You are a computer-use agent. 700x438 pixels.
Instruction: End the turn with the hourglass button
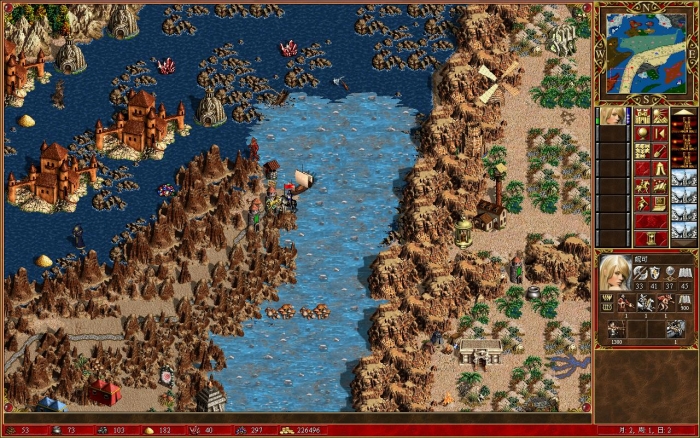click(x=650, y=238)
